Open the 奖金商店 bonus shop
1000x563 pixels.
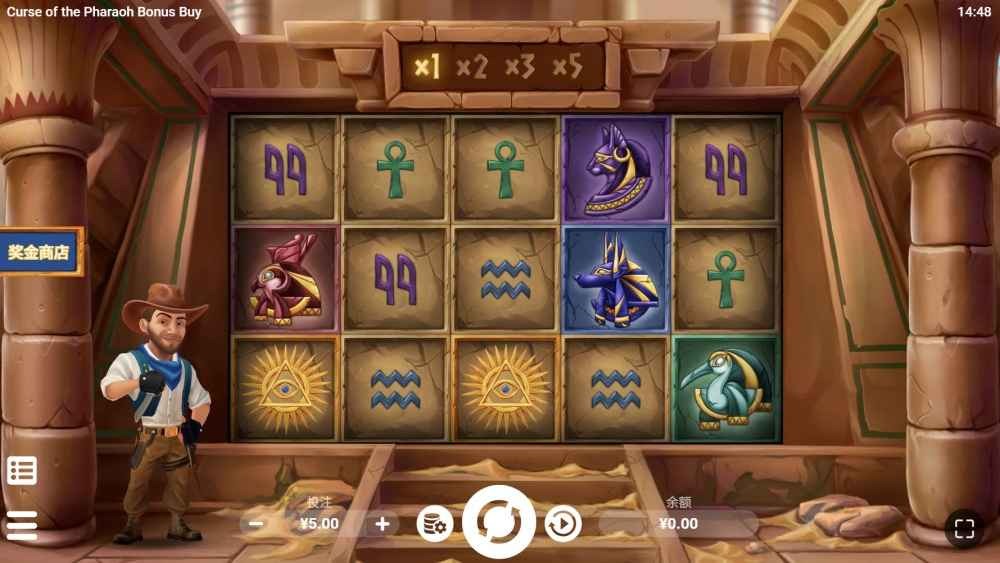[x=39, y=252]
